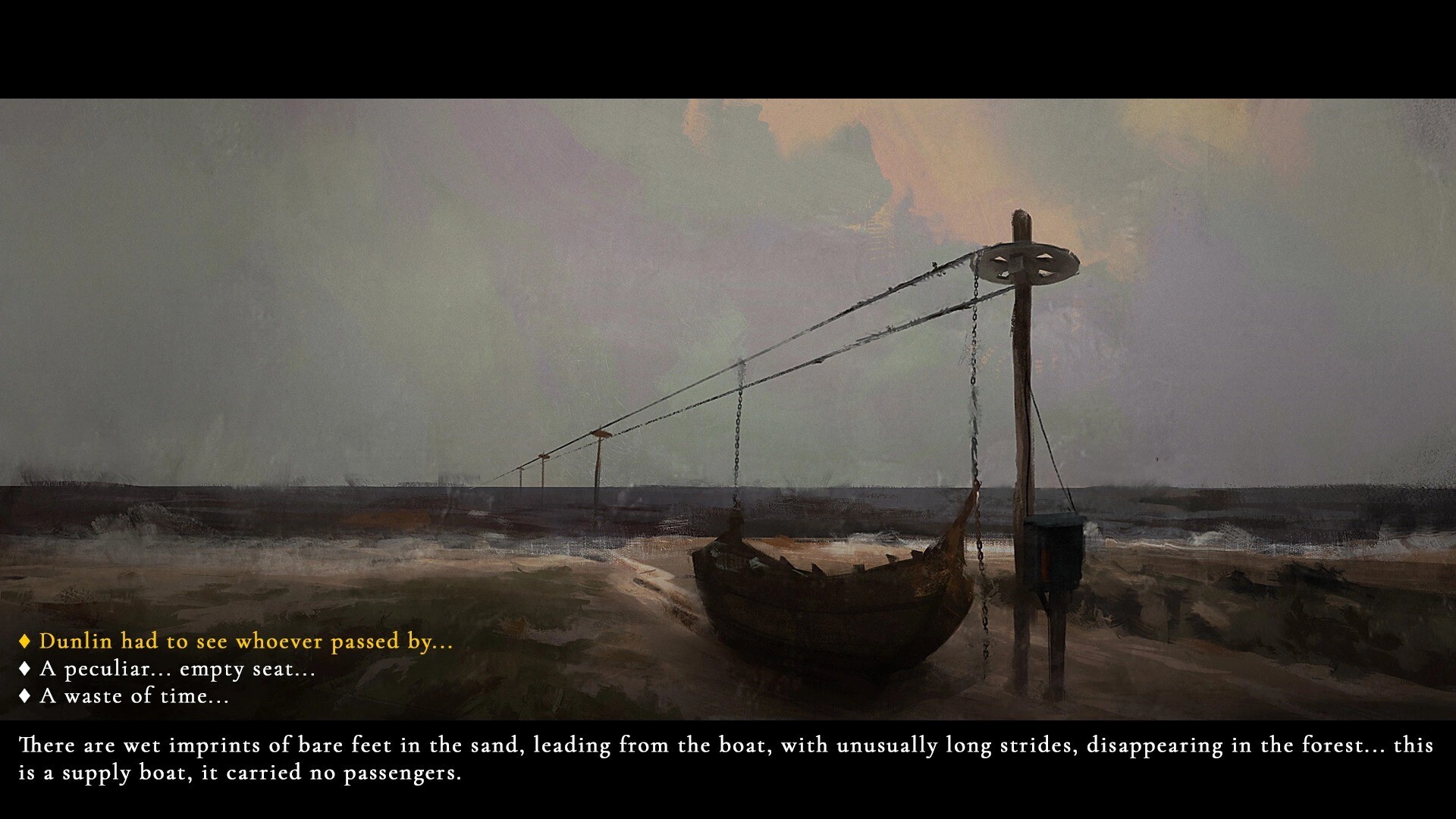
Task: Choose "Dunlin had to see whoever passed by..."
Action: pos(246,642)
